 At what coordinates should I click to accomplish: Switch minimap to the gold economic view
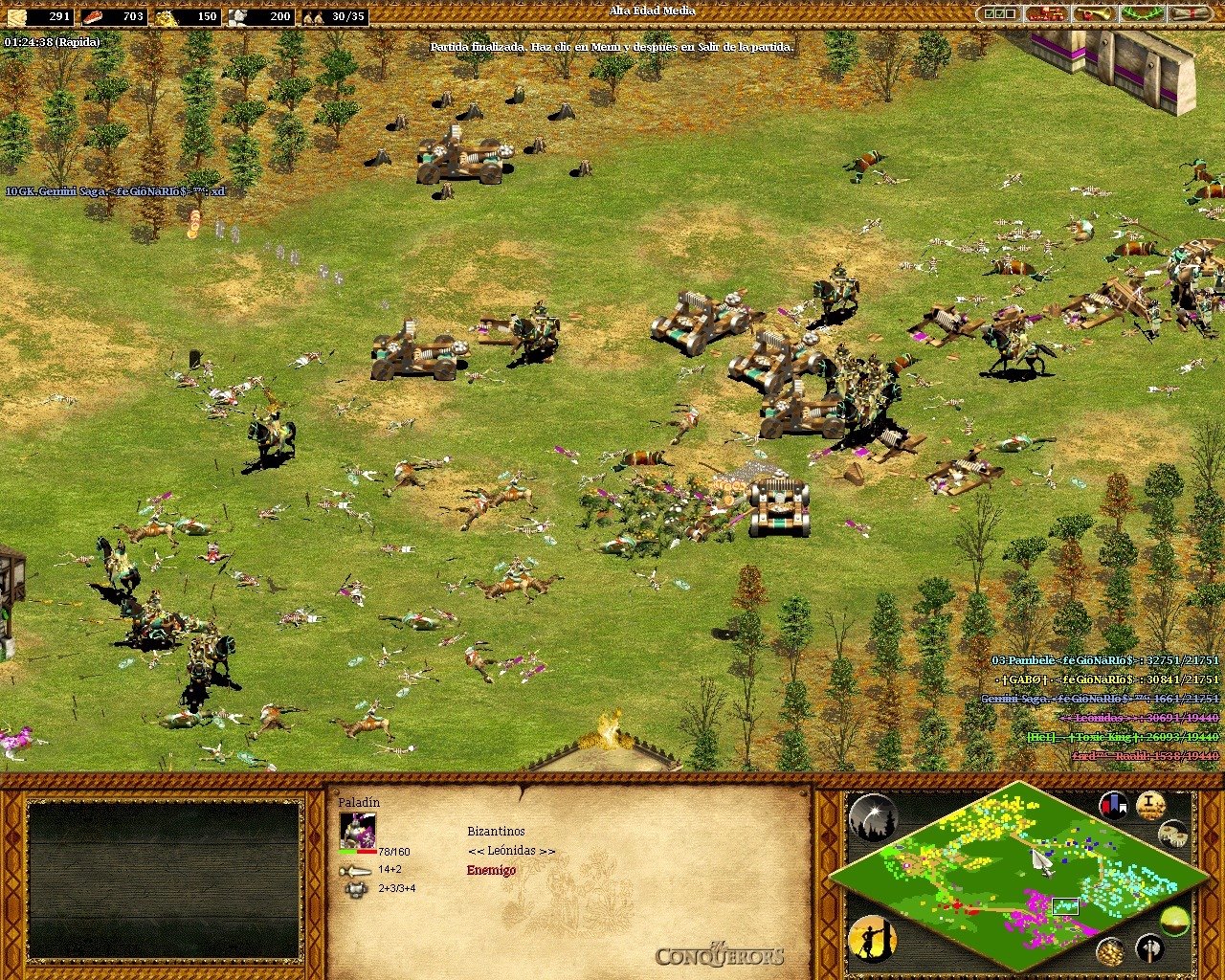pos(1110,951)
